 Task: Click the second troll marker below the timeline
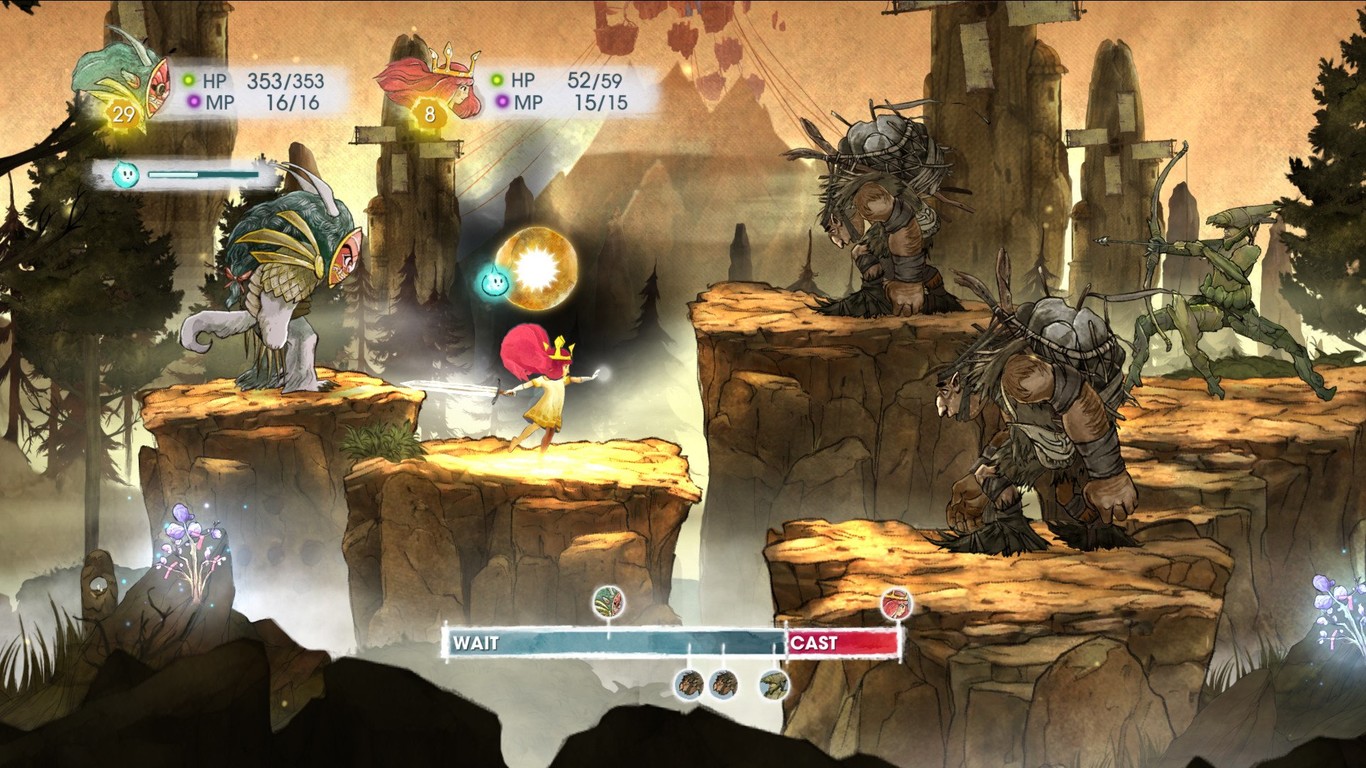(722, 685)
